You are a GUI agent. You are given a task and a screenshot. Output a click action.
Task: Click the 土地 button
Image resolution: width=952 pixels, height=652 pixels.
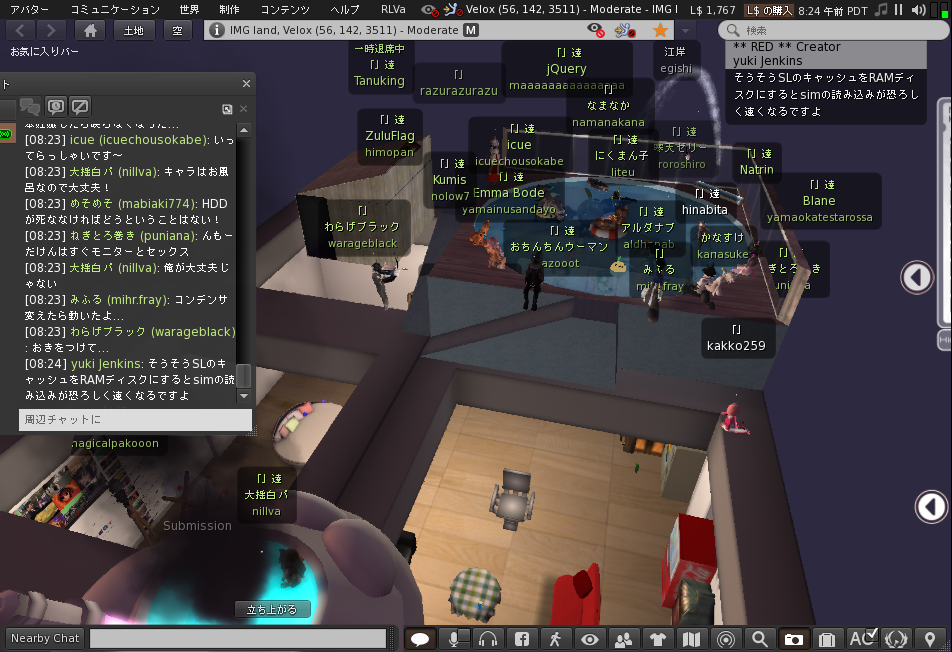(x=133, y=30)
